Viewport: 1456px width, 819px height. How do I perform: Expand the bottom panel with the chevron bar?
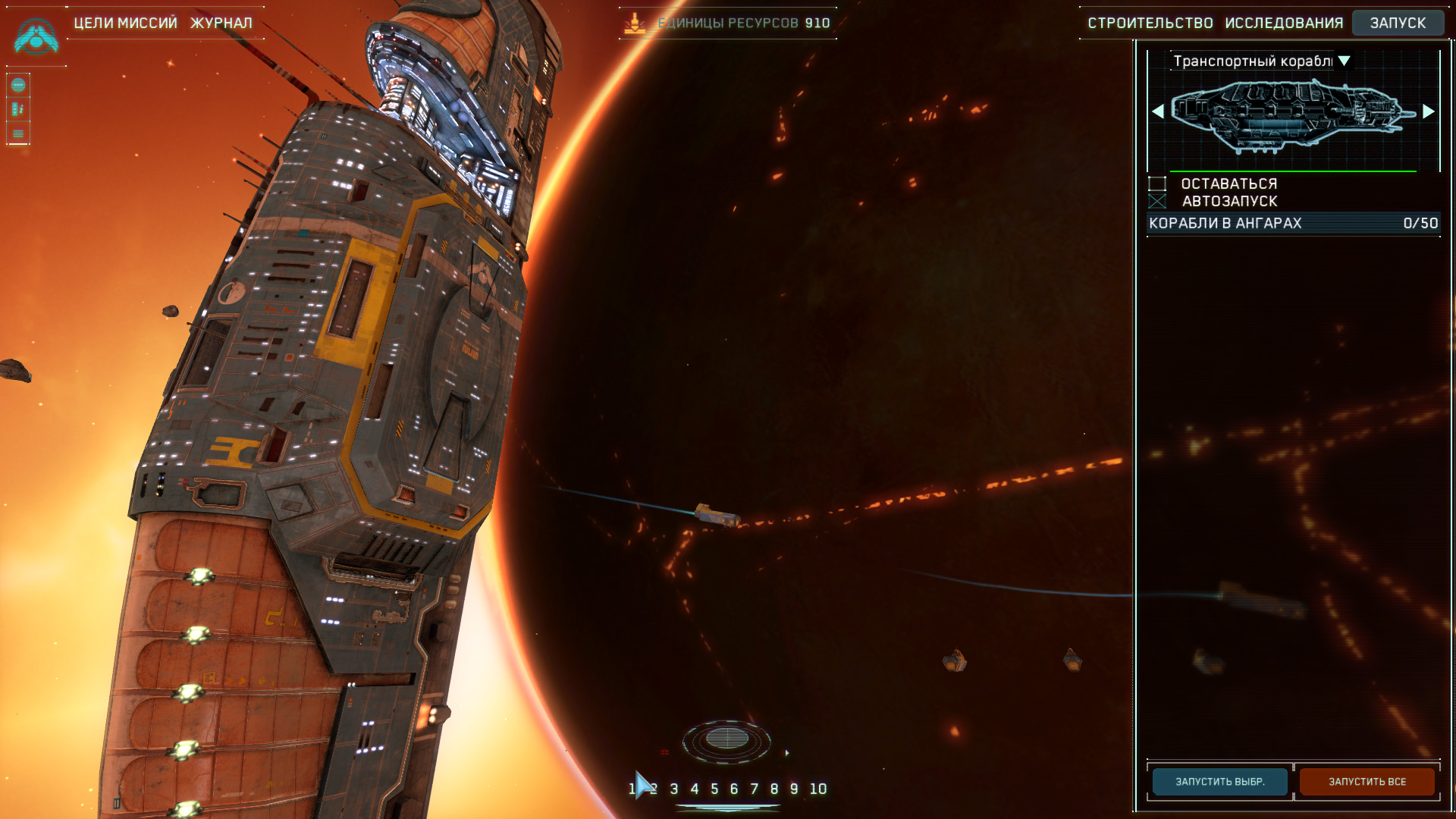[x=728, y=808]
